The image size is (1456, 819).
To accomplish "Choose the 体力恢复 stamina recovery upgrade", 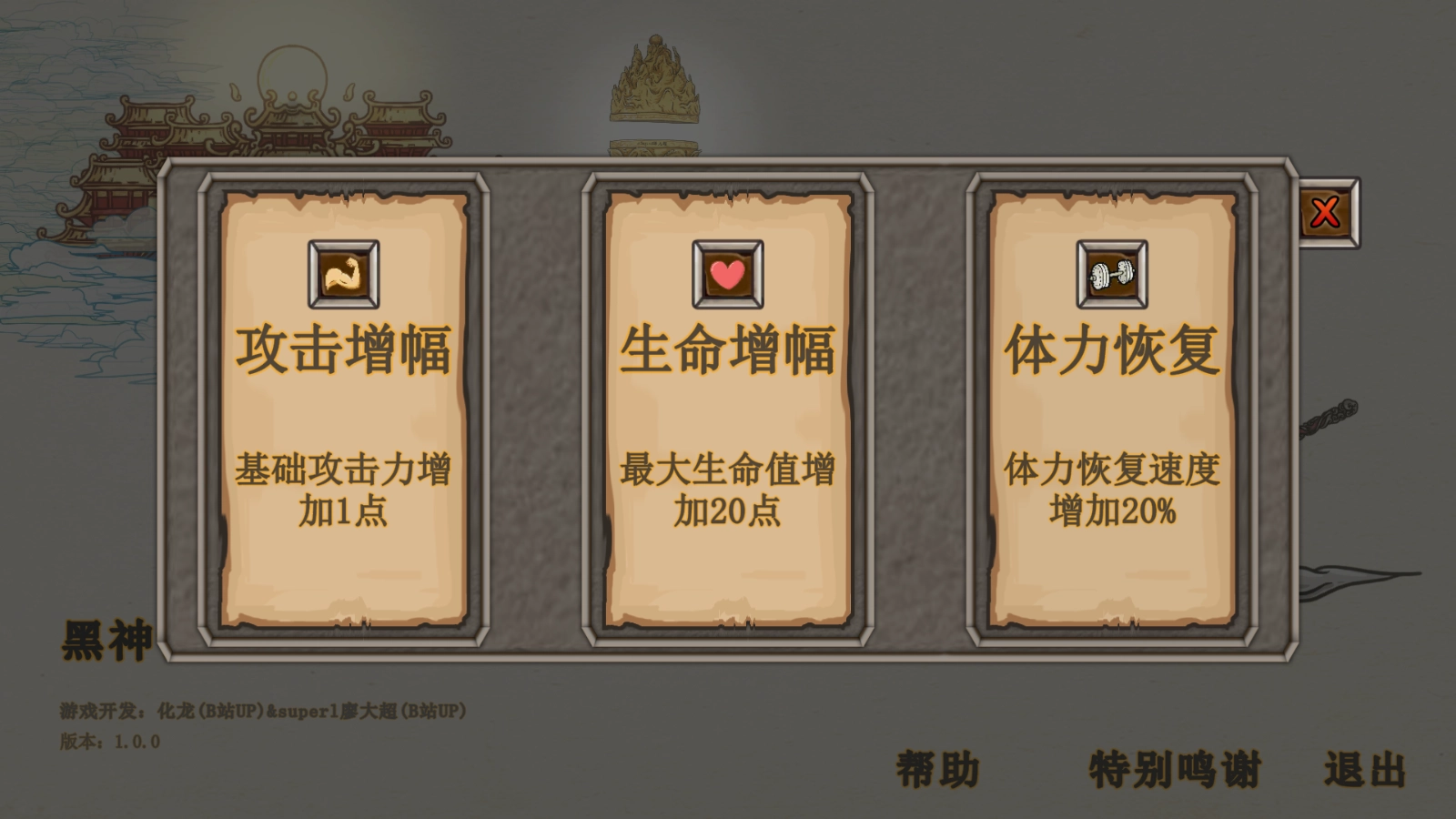I will pos(1112,349).
